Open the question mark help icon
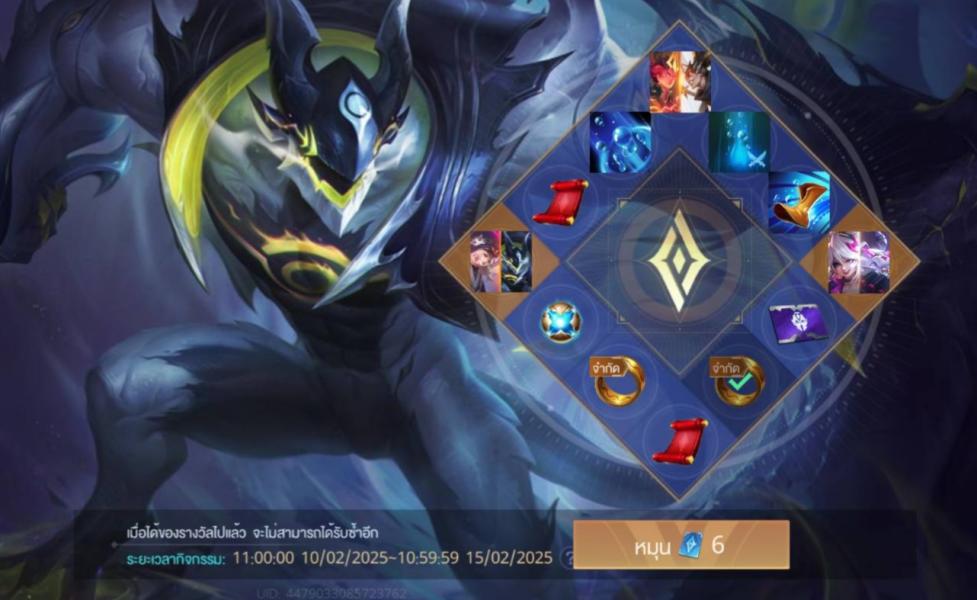This screenshot has height=600, width=977. click(567, 558)
